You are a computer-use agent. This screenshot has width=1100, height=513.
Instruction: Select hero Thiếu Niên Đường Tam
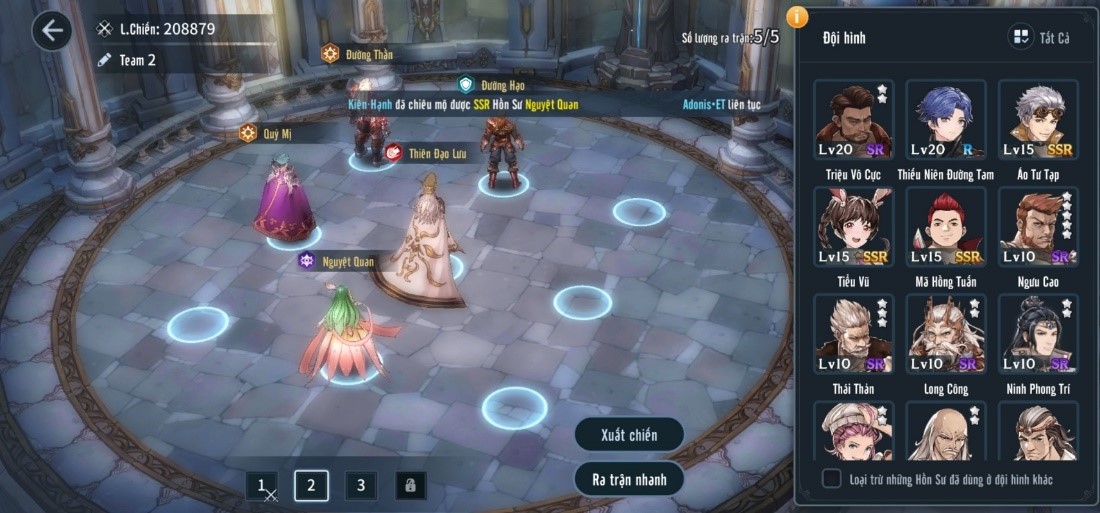(x=945, y=120)
